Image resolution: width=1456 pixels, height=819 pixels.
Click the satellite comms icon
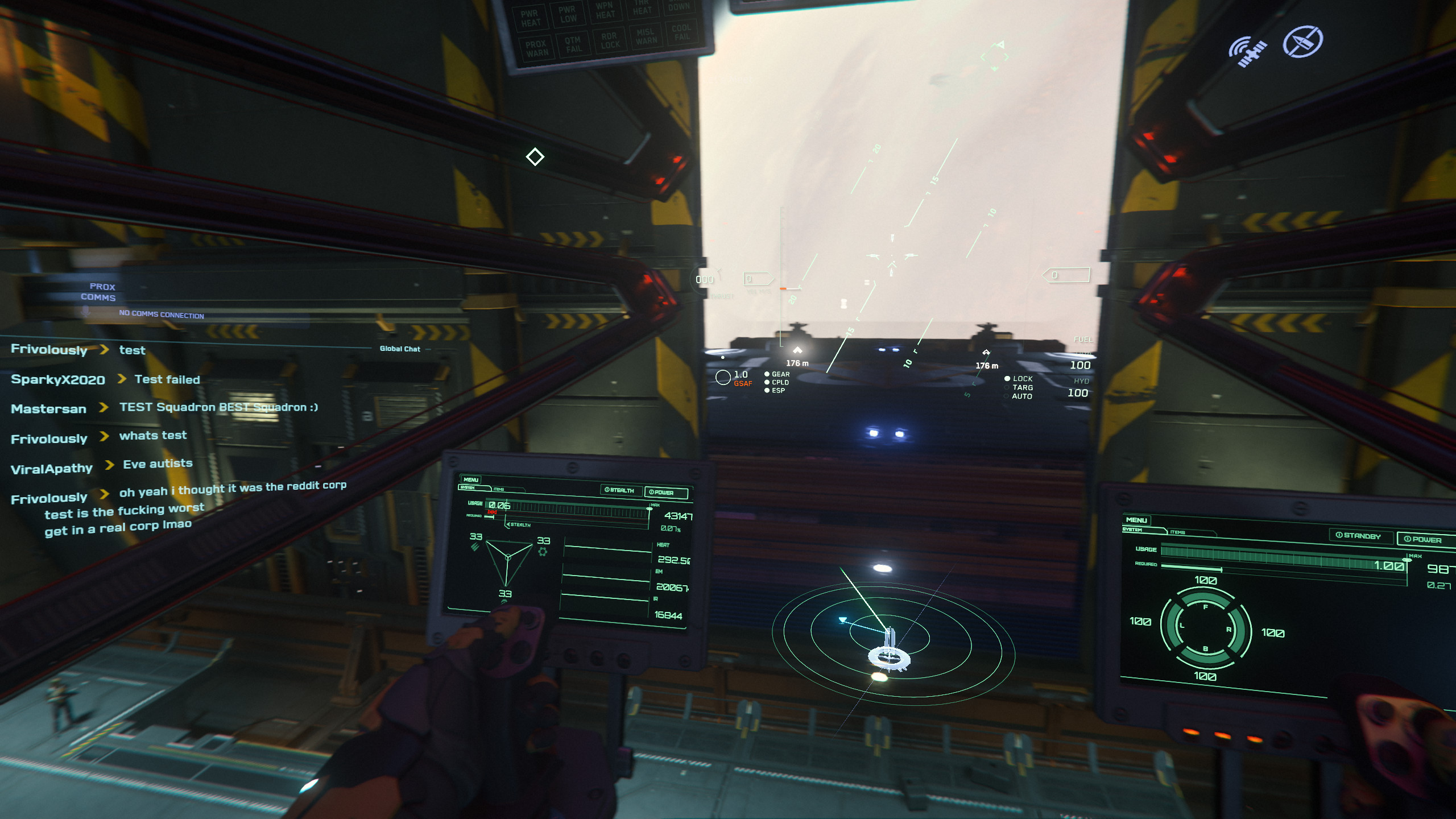point(1246,51)
